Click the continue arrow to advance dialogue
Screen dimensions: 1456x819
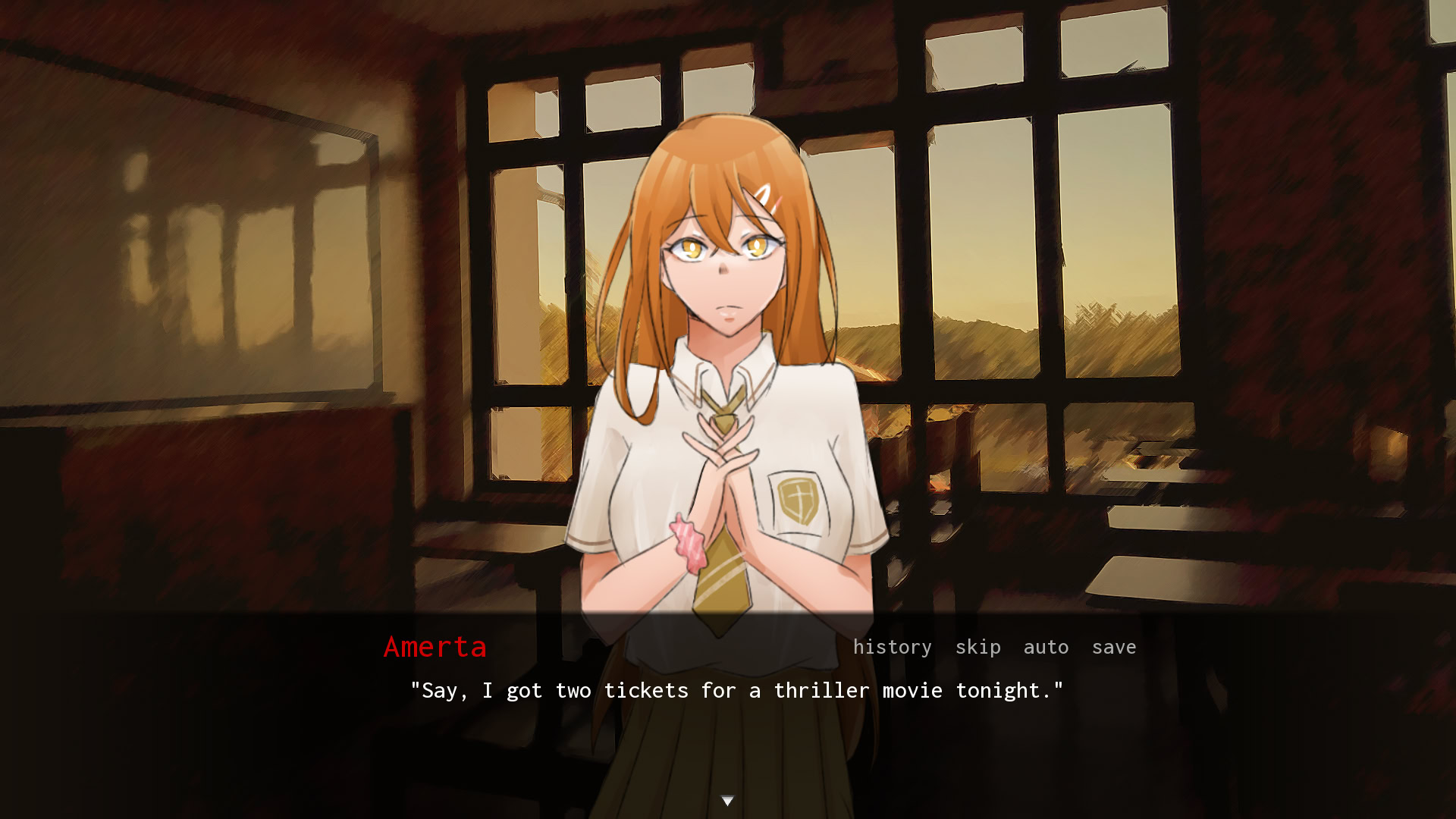[x=728, y=799]
